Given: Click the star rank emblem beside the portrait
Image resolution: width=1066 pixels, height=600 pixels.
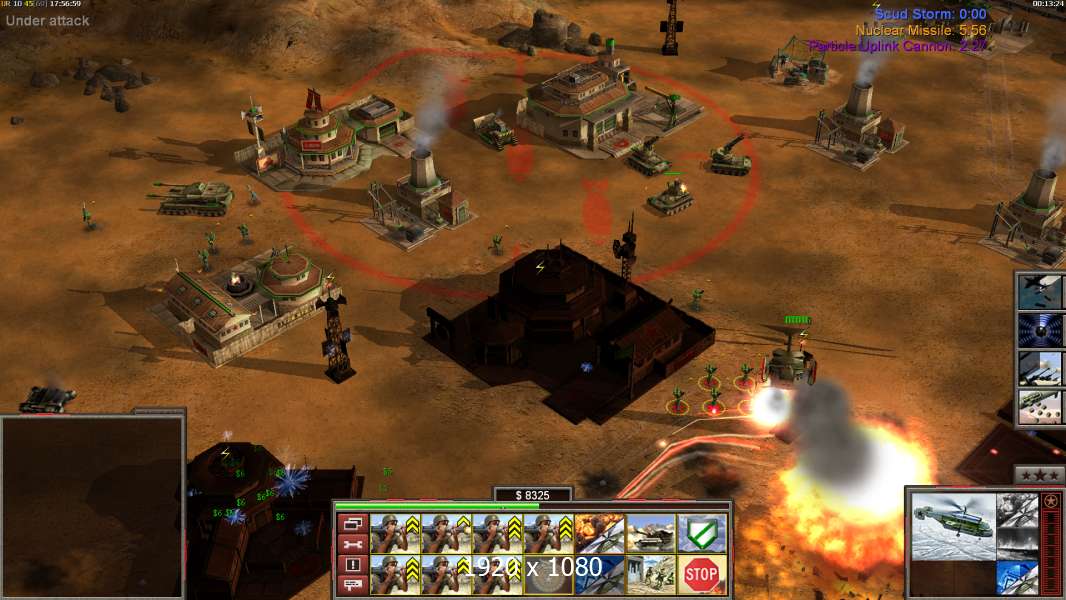Looking at the screenshot, I should (x=1050, y=501).
